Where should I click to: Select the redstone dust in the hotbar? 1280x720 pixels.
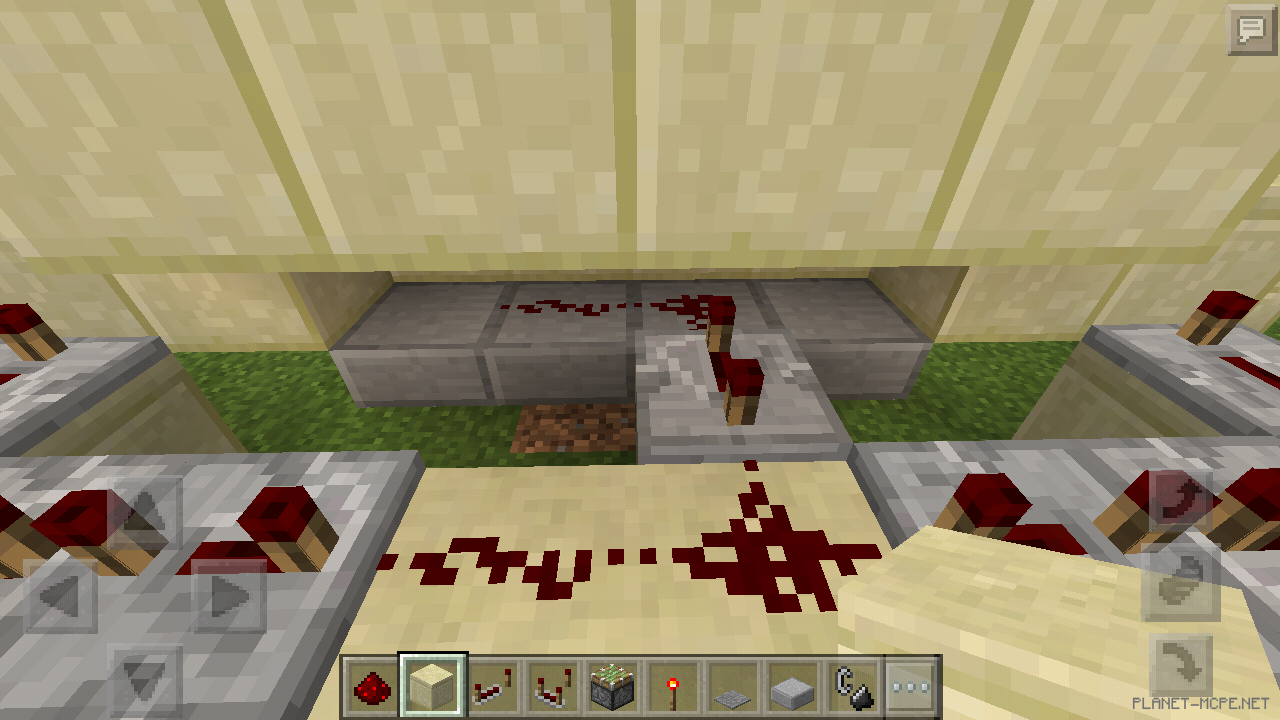point(372,686)
